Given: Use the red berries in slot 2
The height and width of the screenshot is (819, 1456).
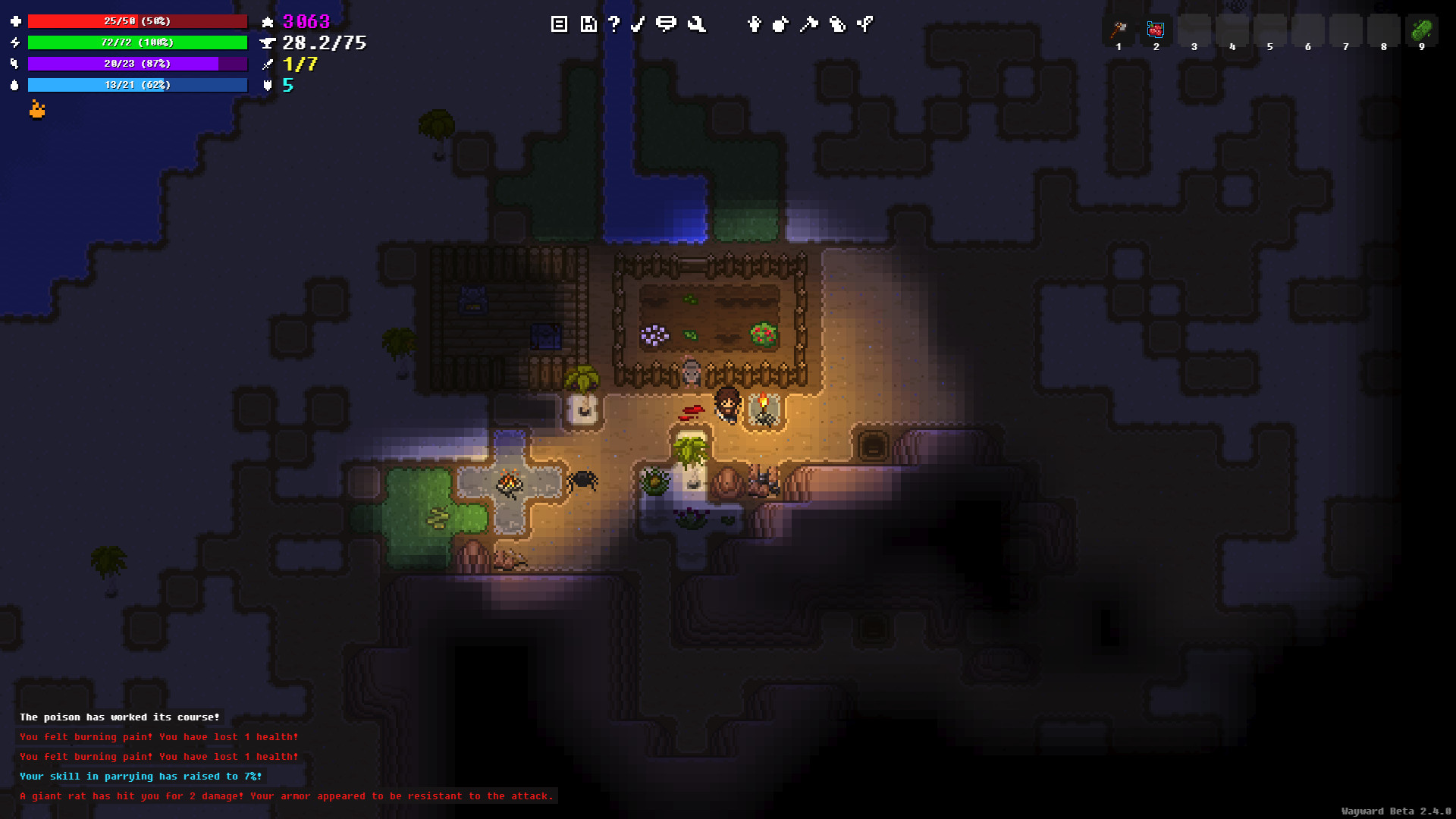Looking at the screenshot, I should pyautogui.click(x=1156, y=30).
